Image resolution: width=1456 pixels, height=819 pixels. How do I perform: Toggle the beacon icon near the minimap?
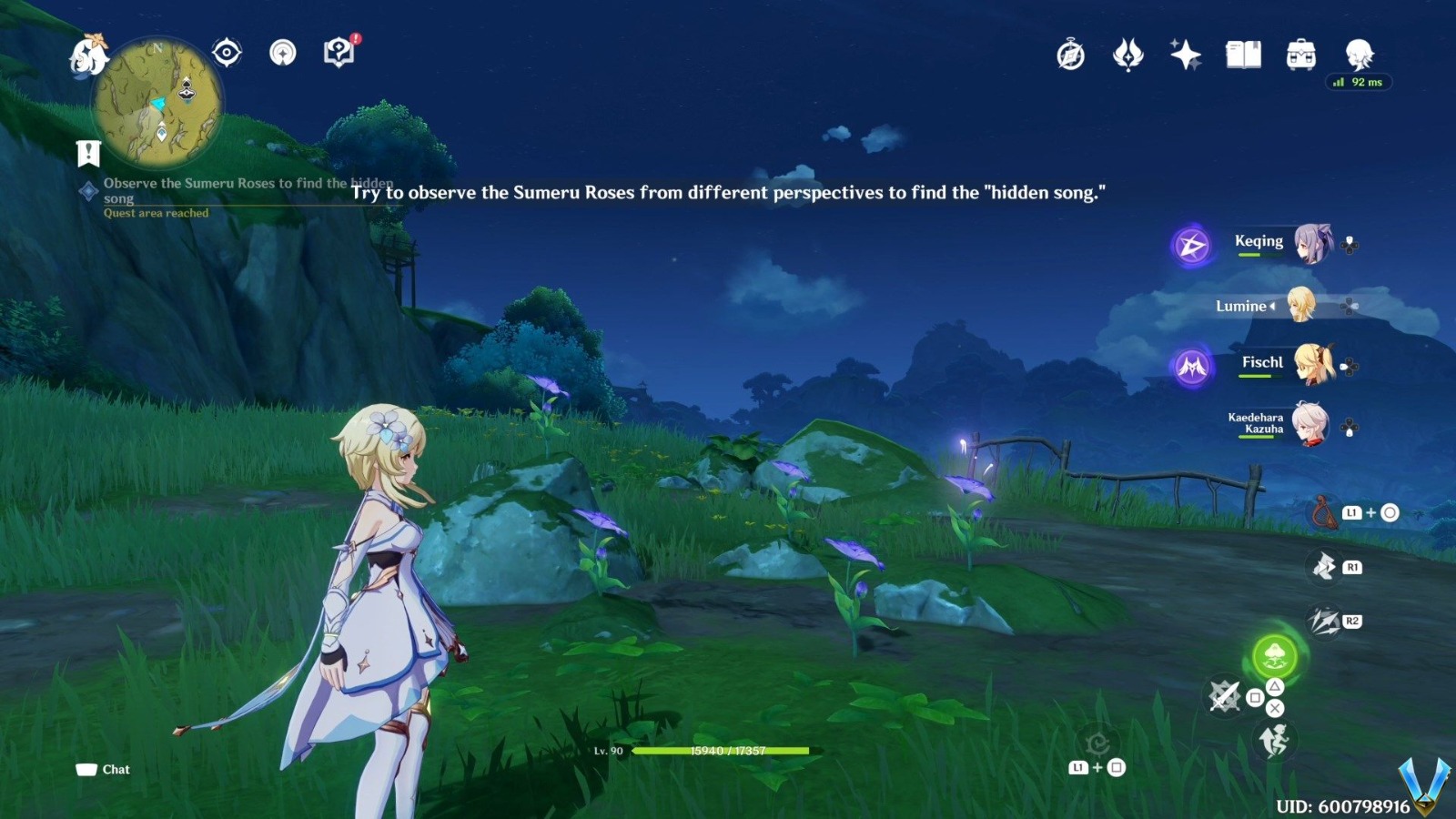284,55
